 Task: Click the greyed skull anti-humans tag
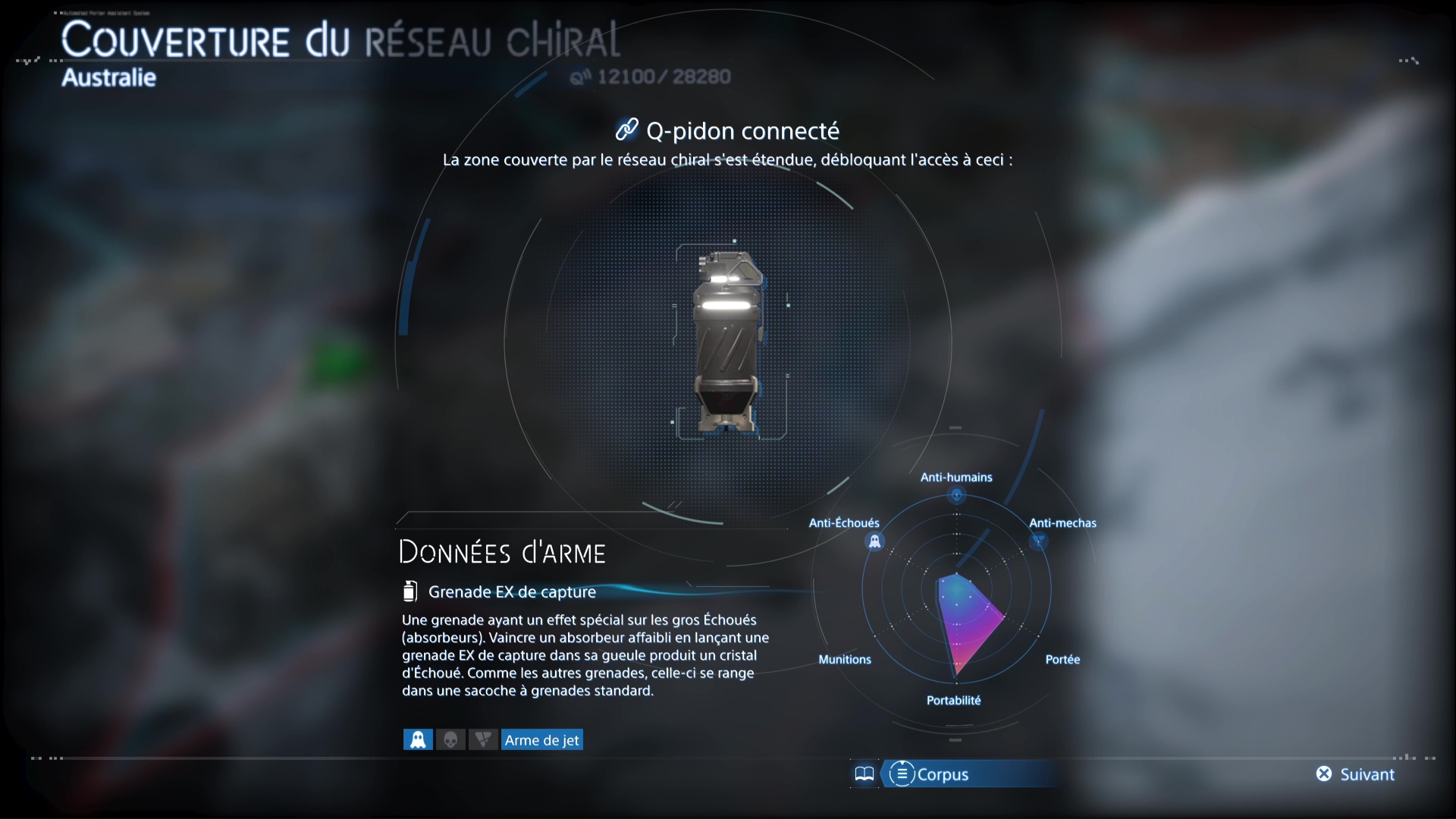point(450,740)
